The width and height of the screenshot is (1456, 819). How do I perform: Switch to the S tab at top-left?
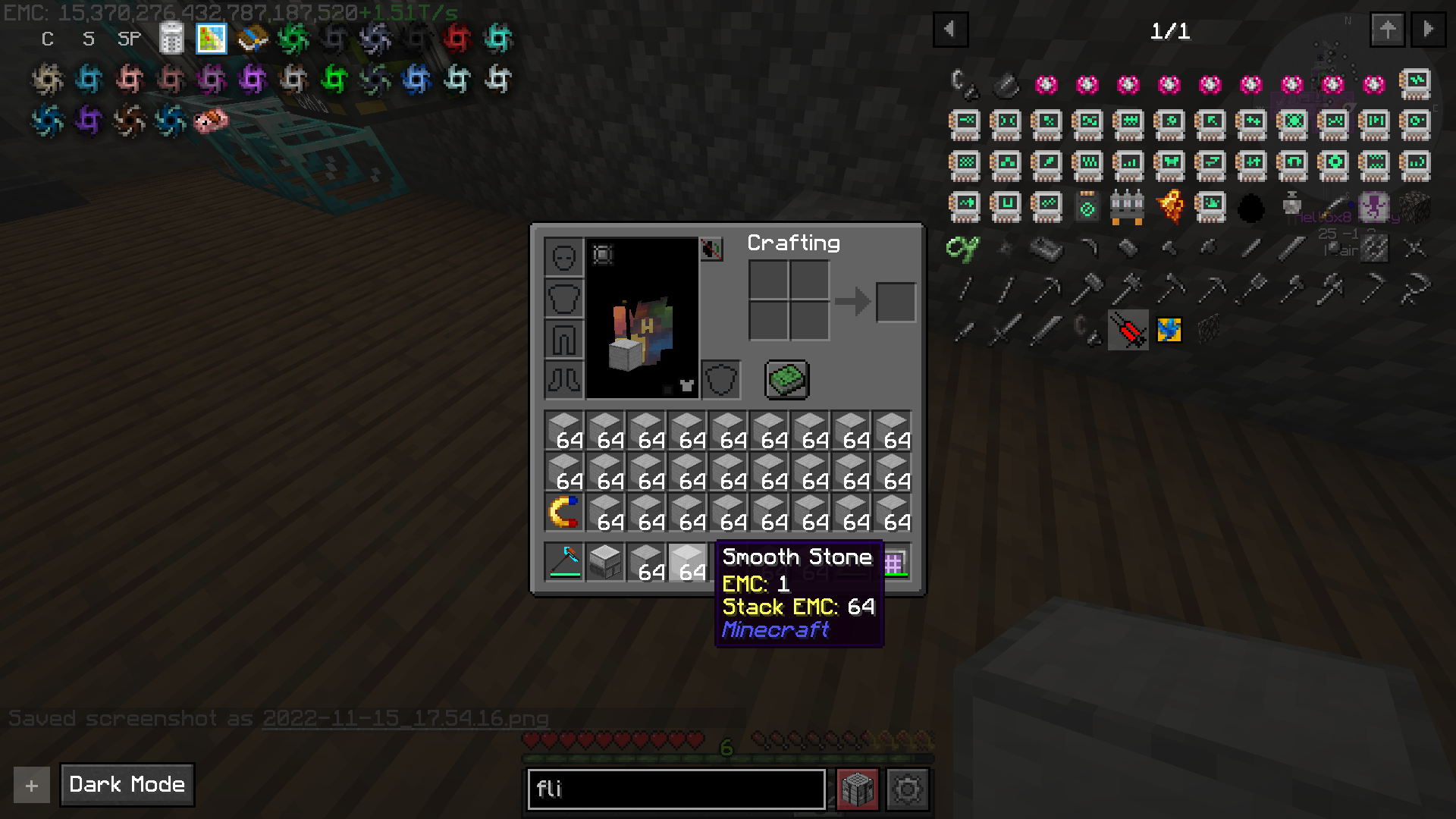88,39
